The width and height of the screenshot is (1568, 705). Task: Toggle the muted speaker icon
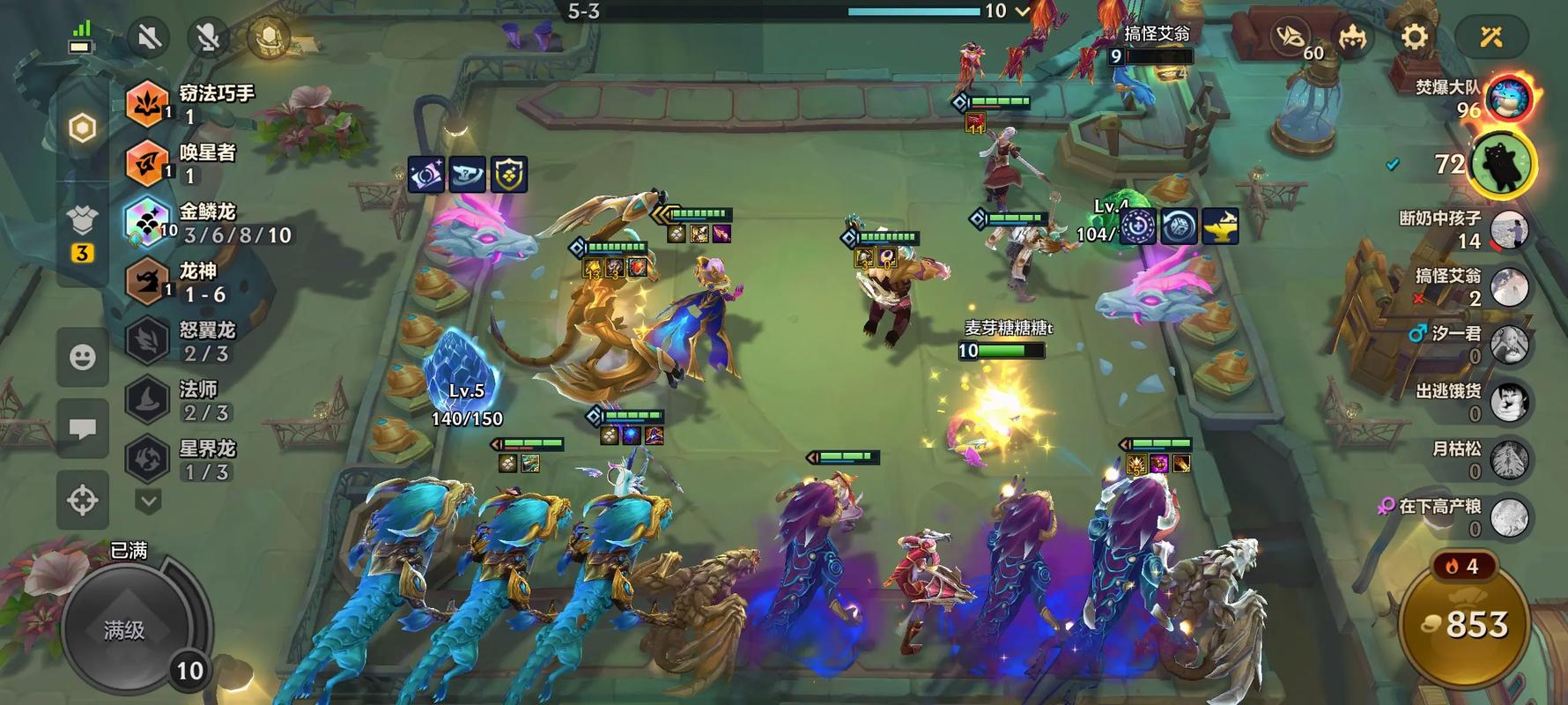coord(149,38)
